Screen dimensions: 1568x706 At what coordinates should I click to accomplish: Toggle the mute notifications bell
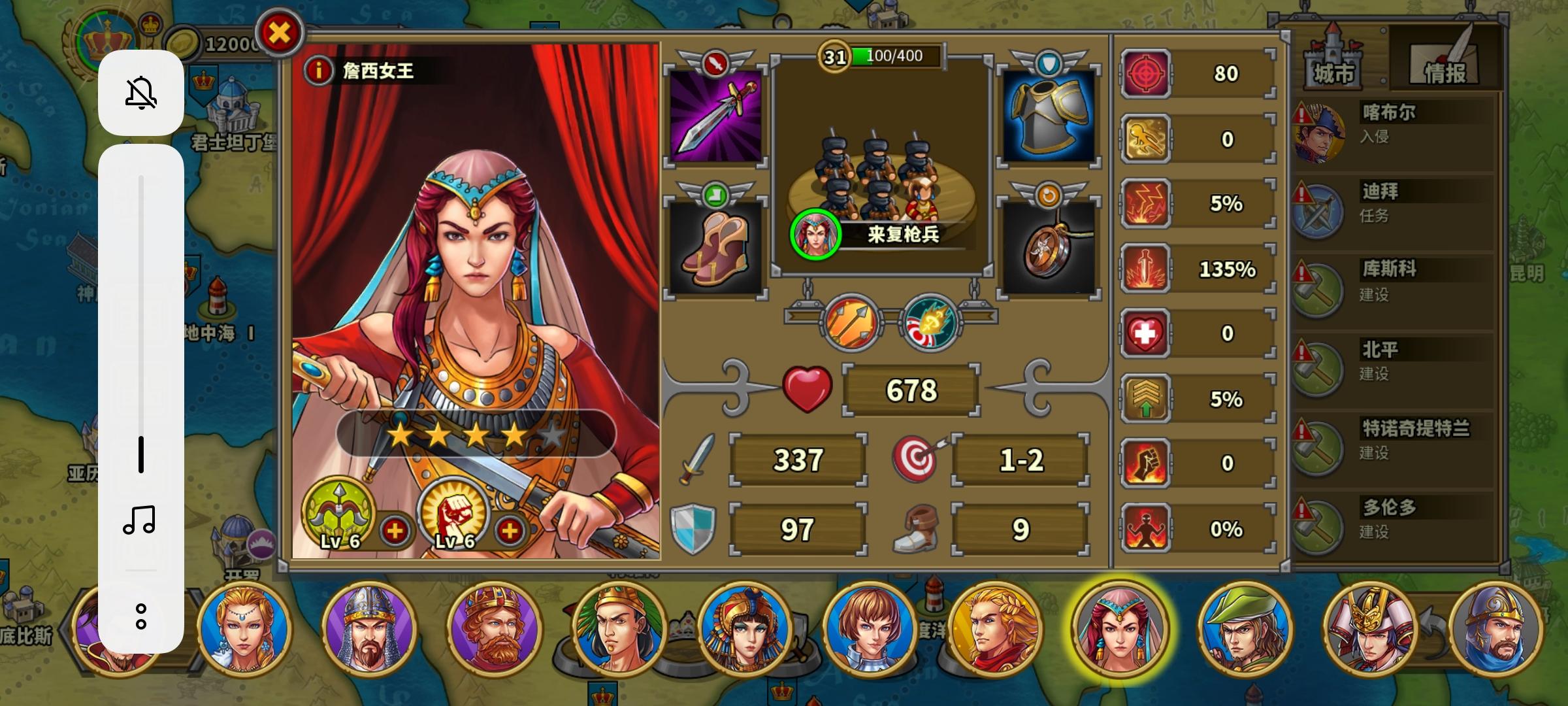[141, 93]
